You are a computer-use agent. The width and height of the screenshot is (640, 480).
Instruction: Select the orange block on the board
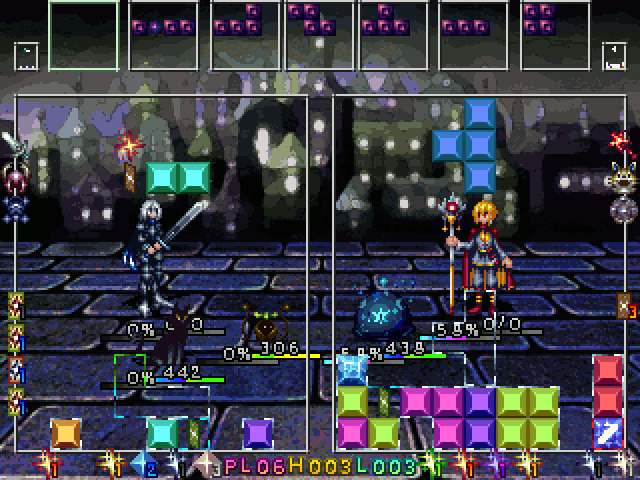click(x=65, y=432)
